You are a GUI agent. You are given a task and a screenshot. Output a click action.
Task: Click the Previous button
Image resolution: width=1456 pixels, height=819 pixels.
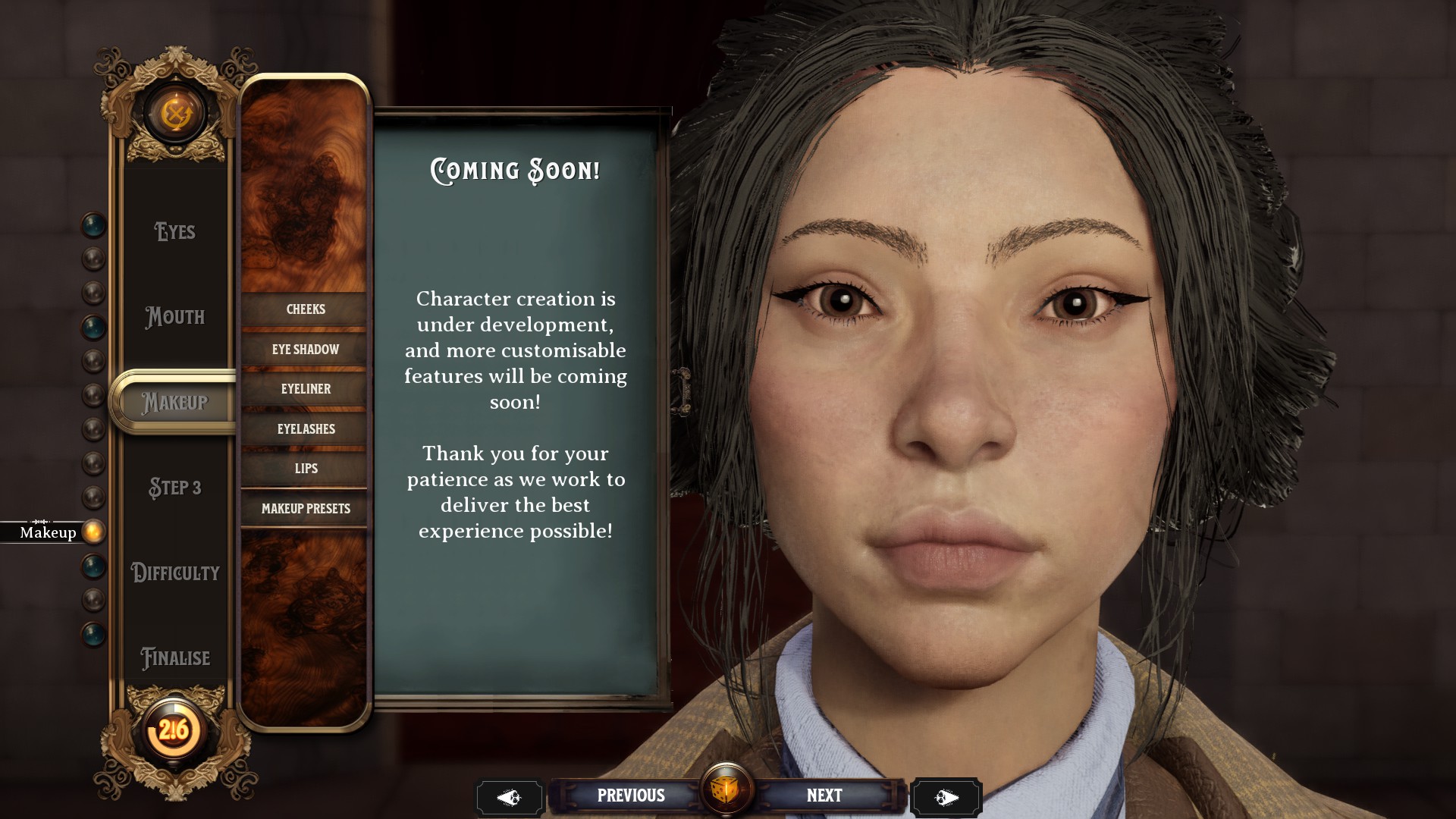[630, 795]
